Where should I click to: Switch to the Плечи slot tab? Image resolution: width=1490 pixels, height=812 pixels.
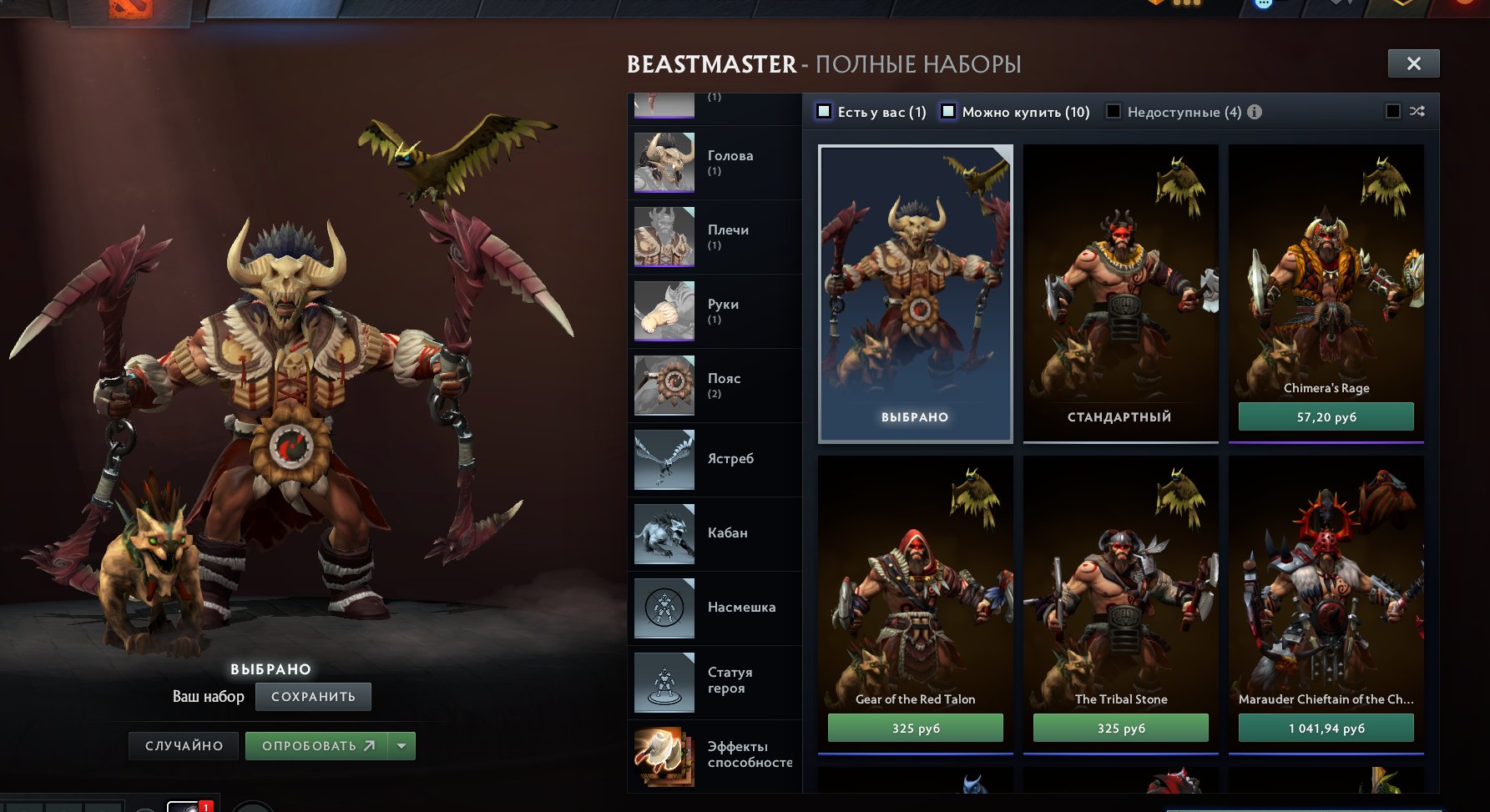[664, 237]
